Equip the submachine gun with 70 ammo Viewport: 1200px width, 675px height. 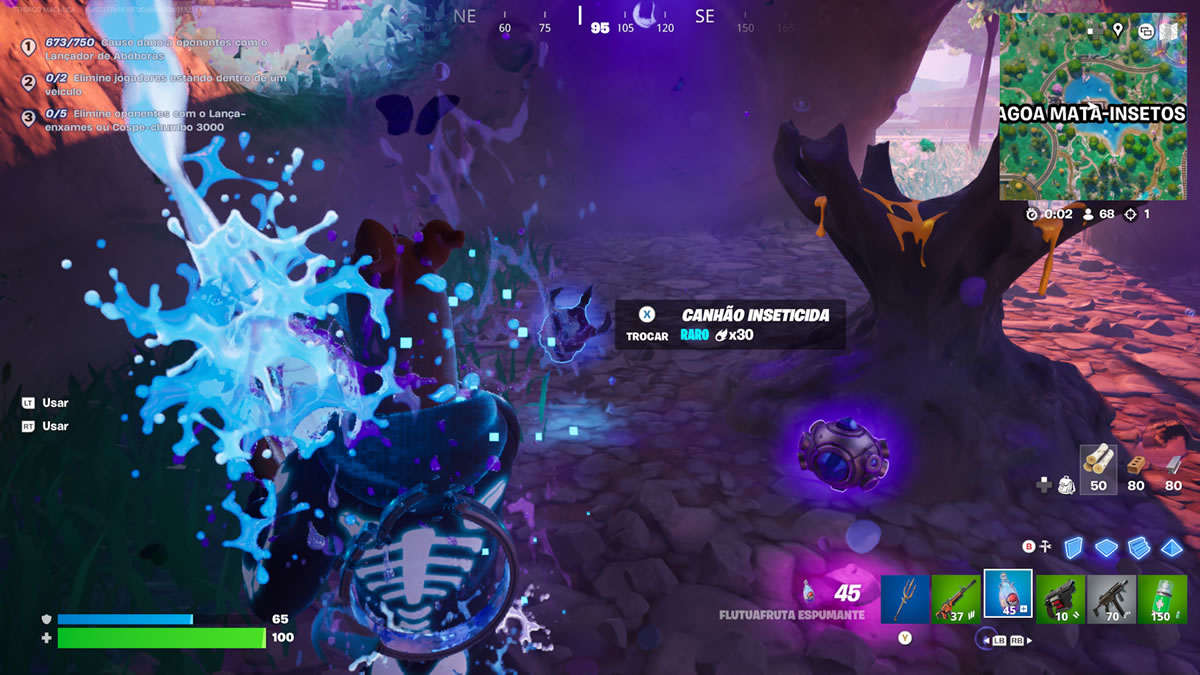coord(1111,599)
